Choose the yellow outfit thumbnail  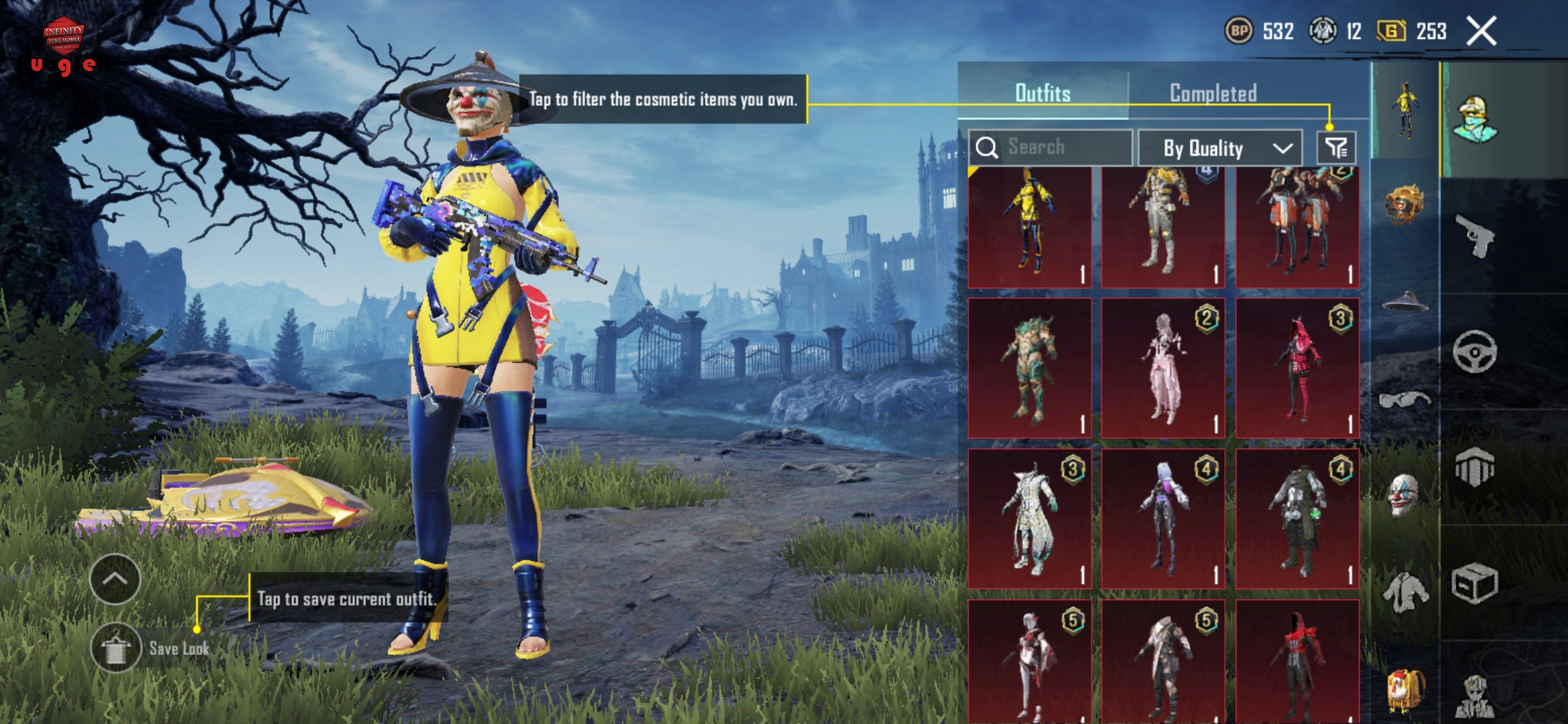pos(1030,227)
